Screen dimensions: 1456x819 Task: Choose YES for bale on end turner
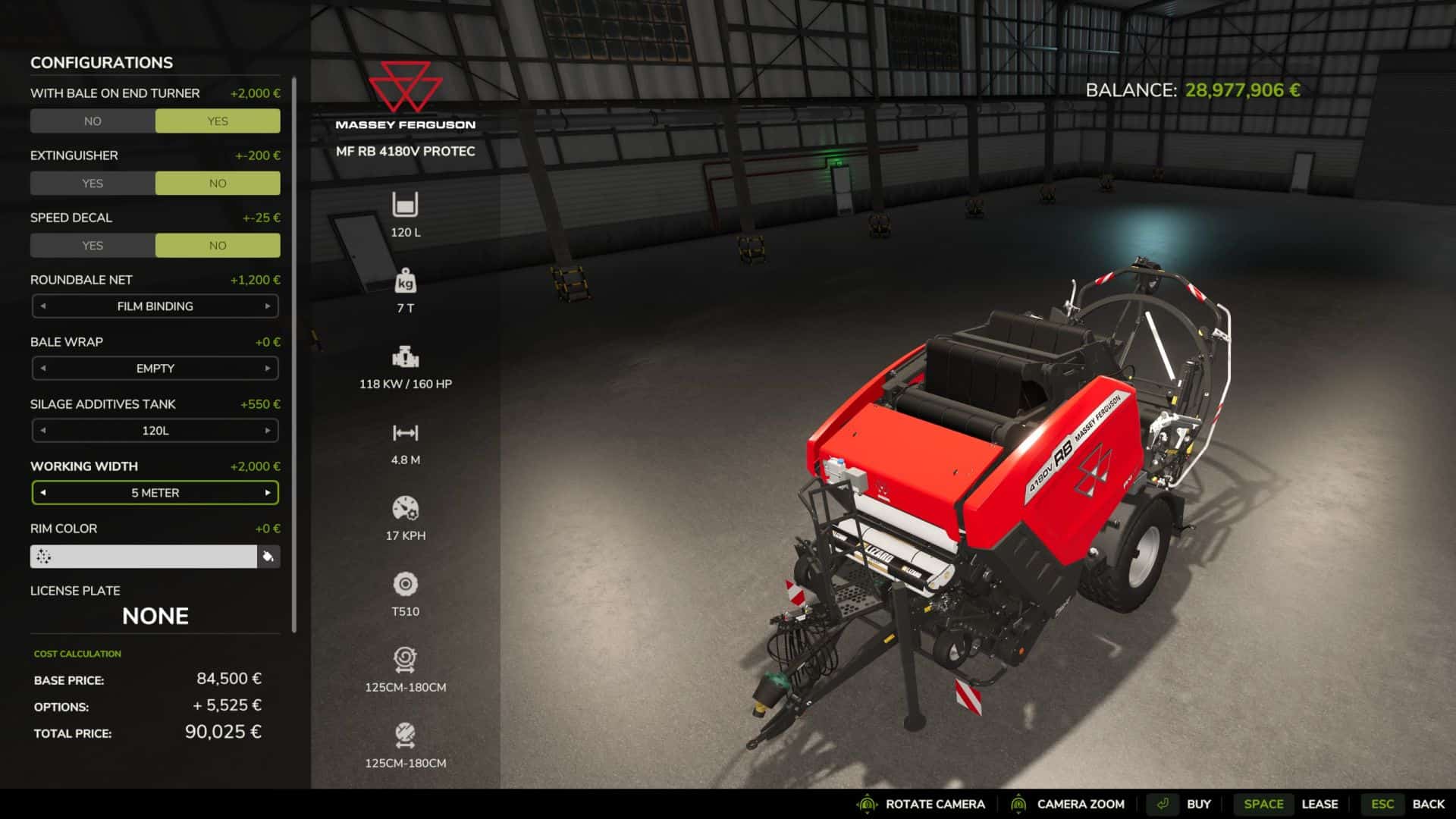point(218,121)
